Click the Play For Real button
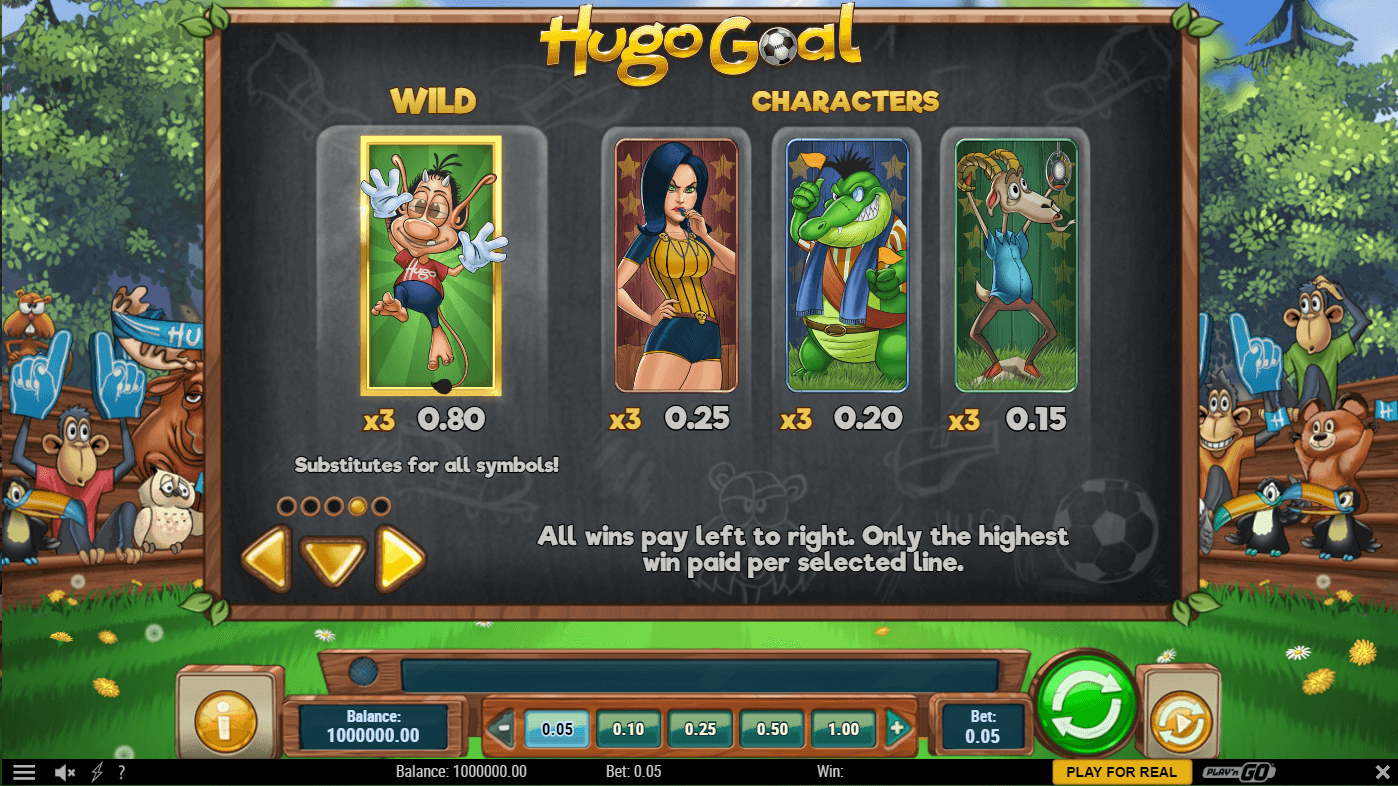Image resolution: width=1398 pixels, height=786 pixels. pyautogui.click(x=1122, y=772)
